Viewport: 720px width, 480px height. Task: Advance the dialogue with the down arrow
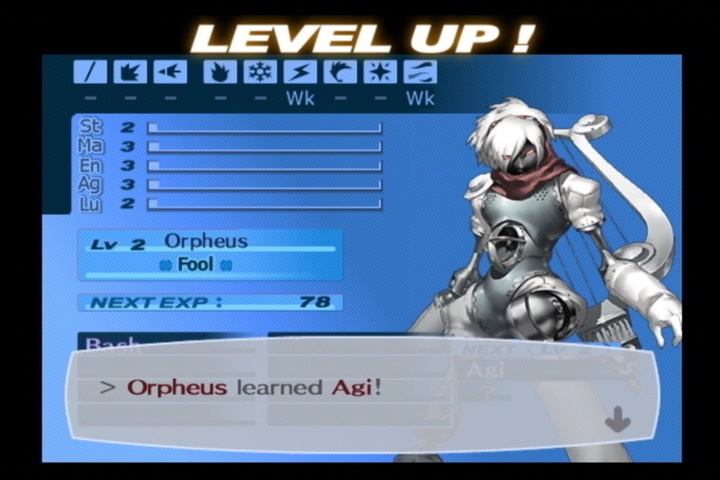tap(617, 420)
